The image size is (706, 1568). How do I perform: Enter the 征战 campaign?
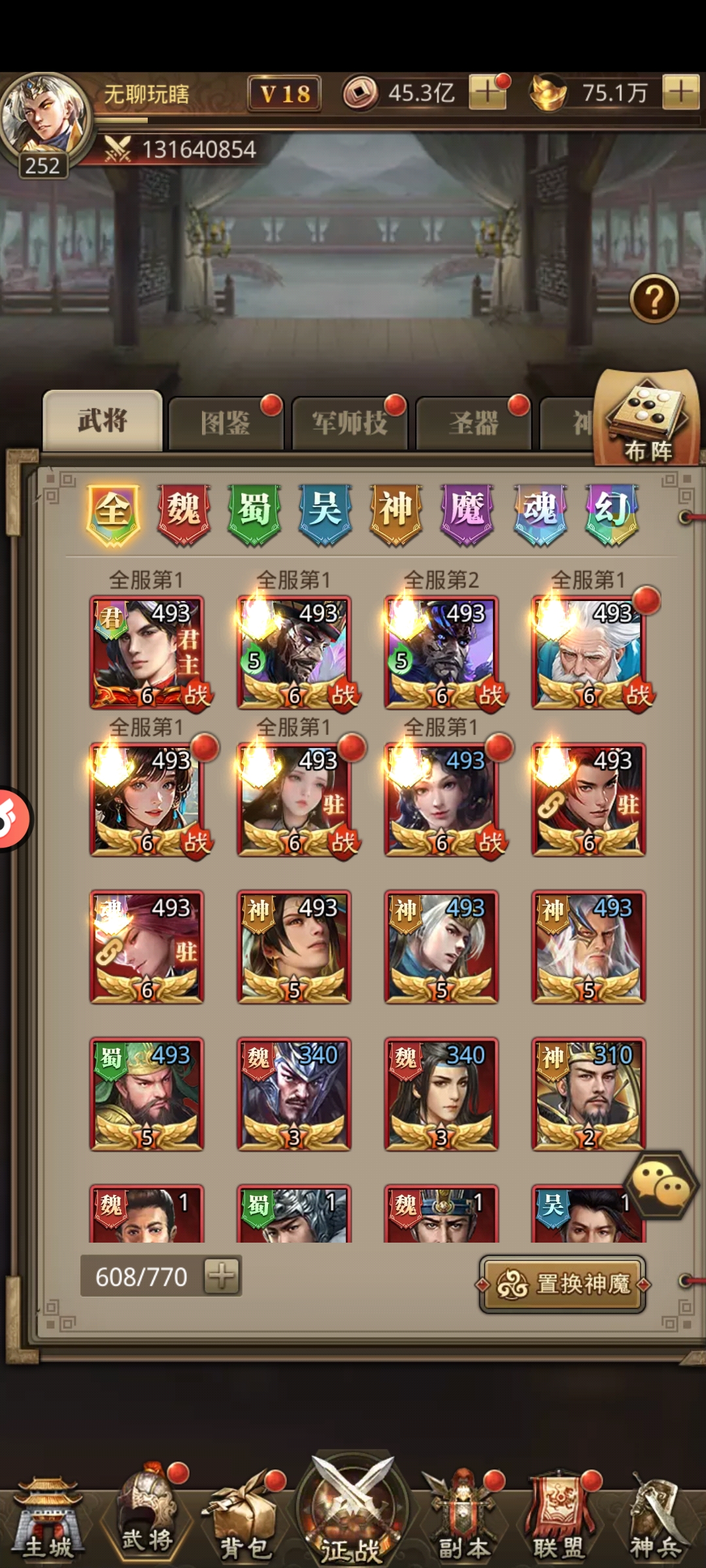point(352,1516)
